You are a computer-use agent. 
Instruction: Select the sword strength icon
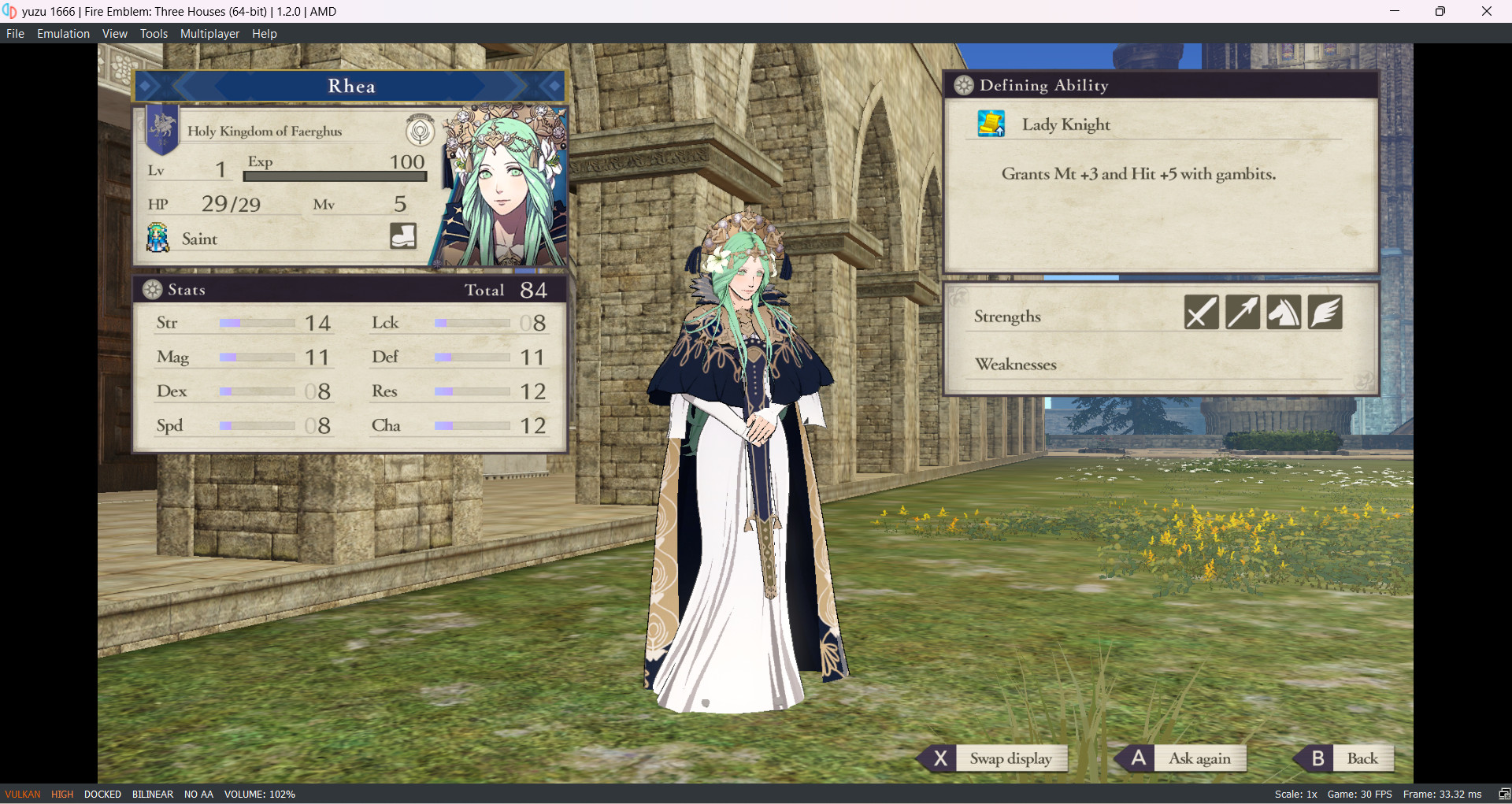click(x=1200, y=312)
